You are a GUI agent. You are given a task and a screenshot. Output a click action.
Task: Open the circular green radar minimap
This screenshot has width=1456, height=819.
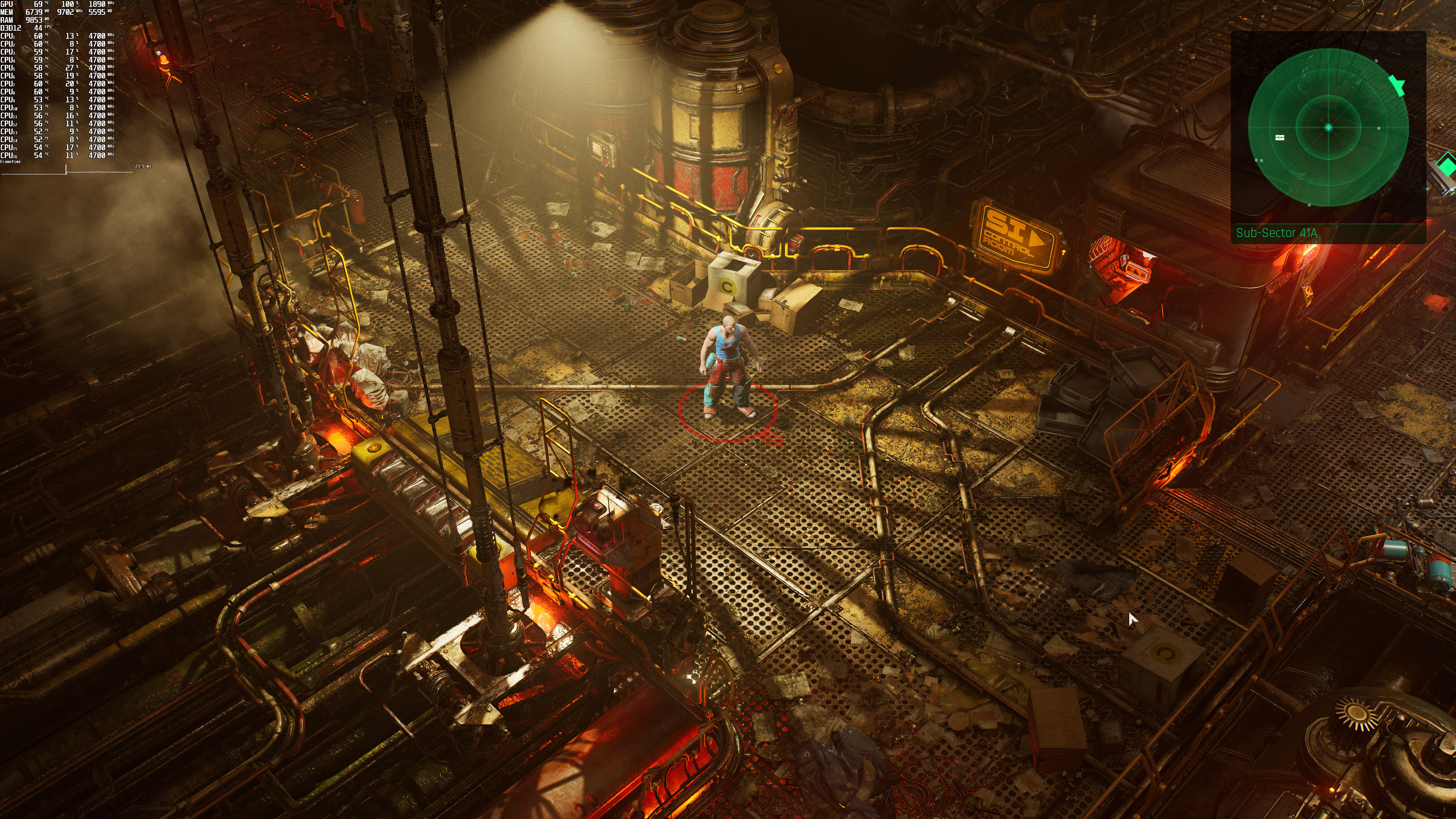pos(1328,128)
